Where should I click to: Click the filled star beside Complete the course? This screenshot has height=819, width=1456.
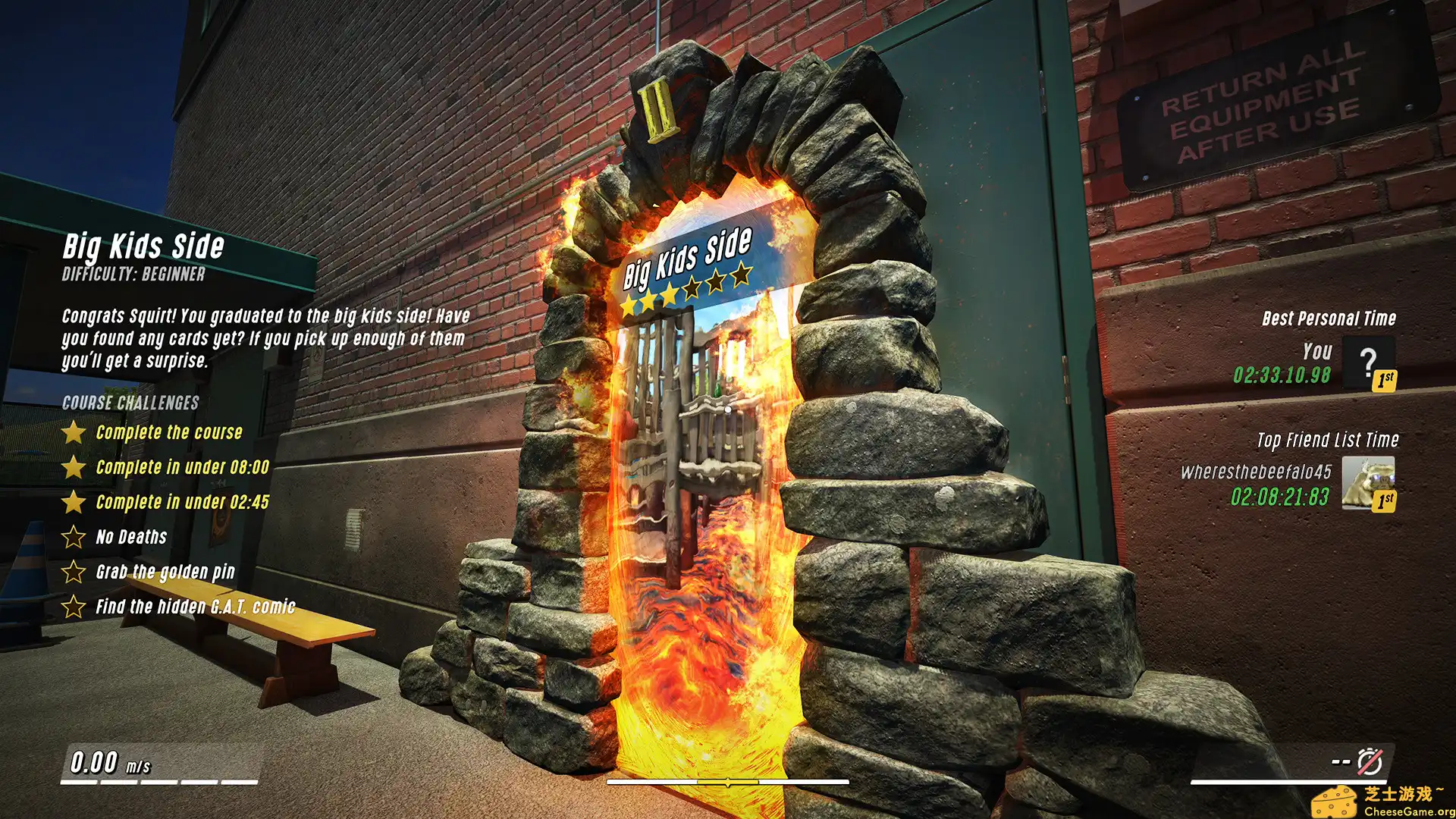click(x=73, y=432)
